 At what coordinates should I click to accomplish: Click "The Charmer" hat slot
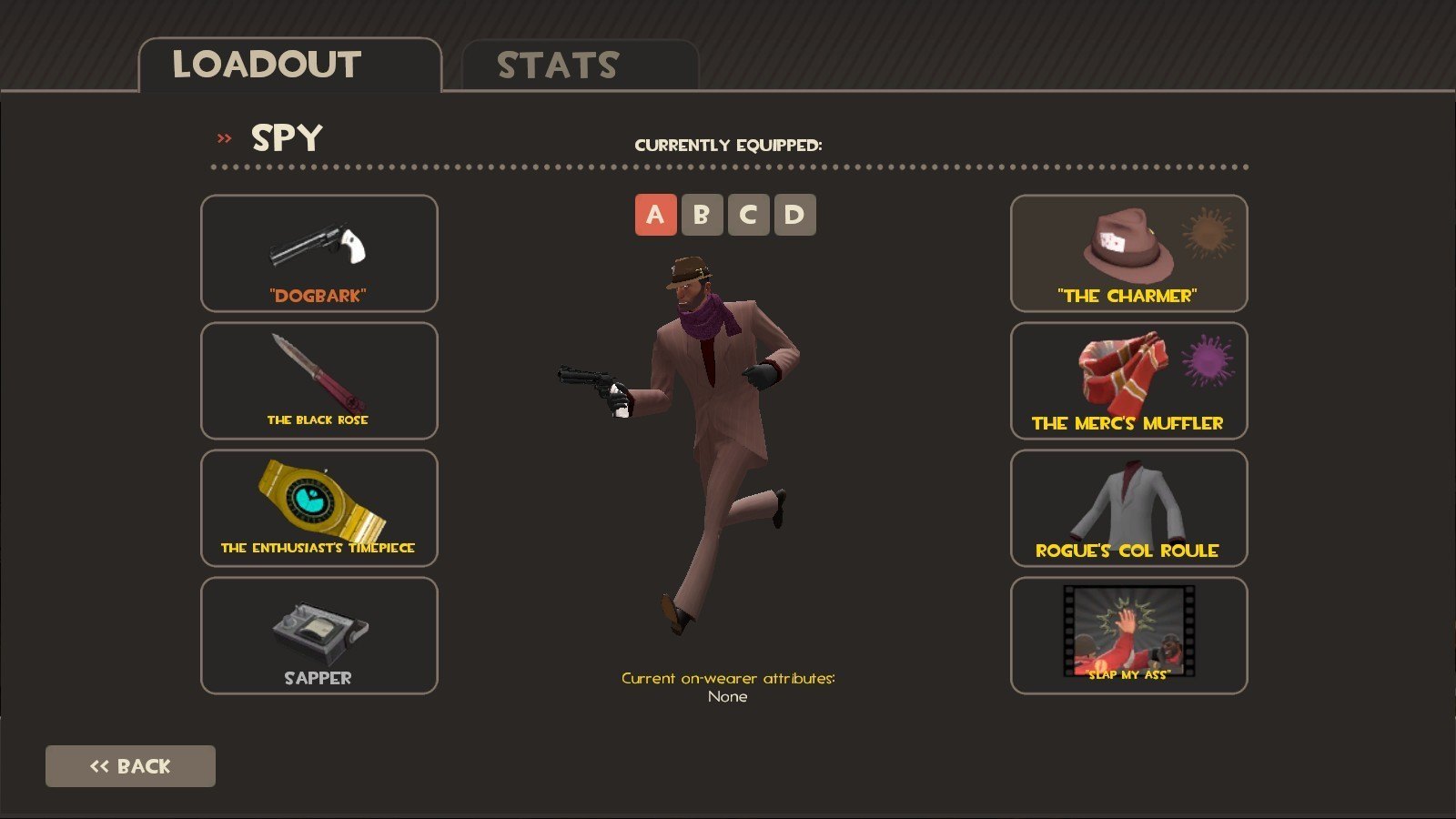coord(1128,254)
